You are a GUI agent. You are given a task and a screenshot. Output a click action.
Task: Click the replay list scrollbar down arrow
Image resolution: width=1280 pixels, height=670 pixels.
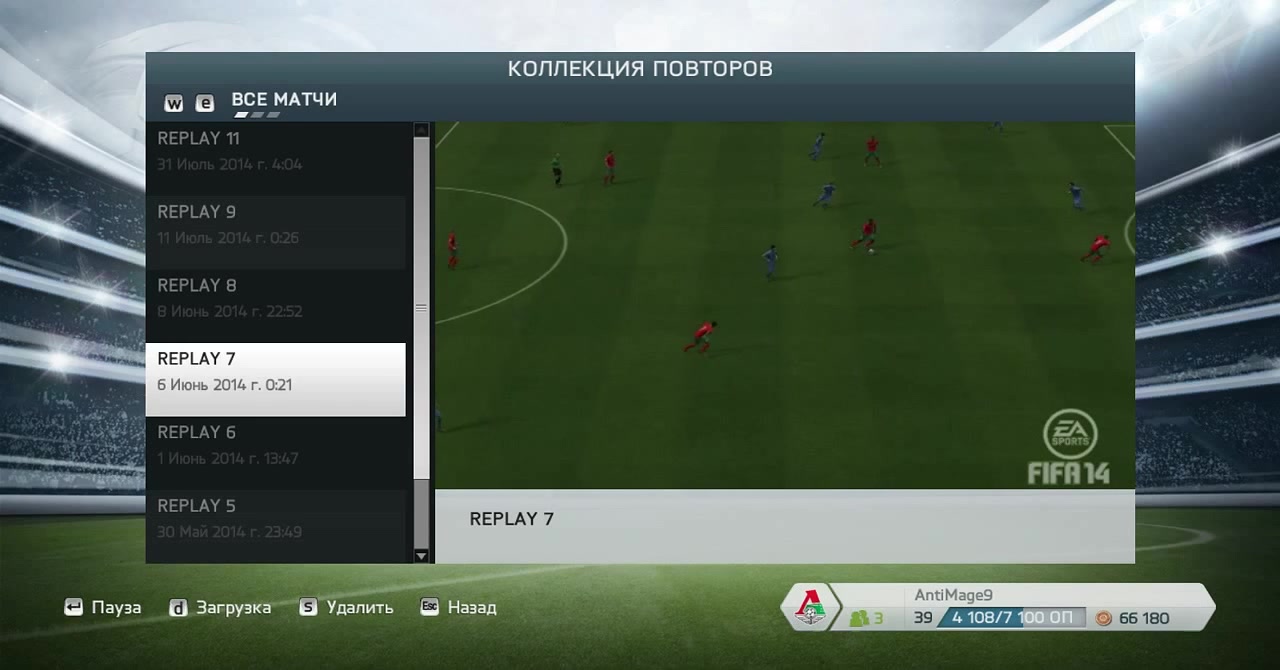tap(421, 555)
